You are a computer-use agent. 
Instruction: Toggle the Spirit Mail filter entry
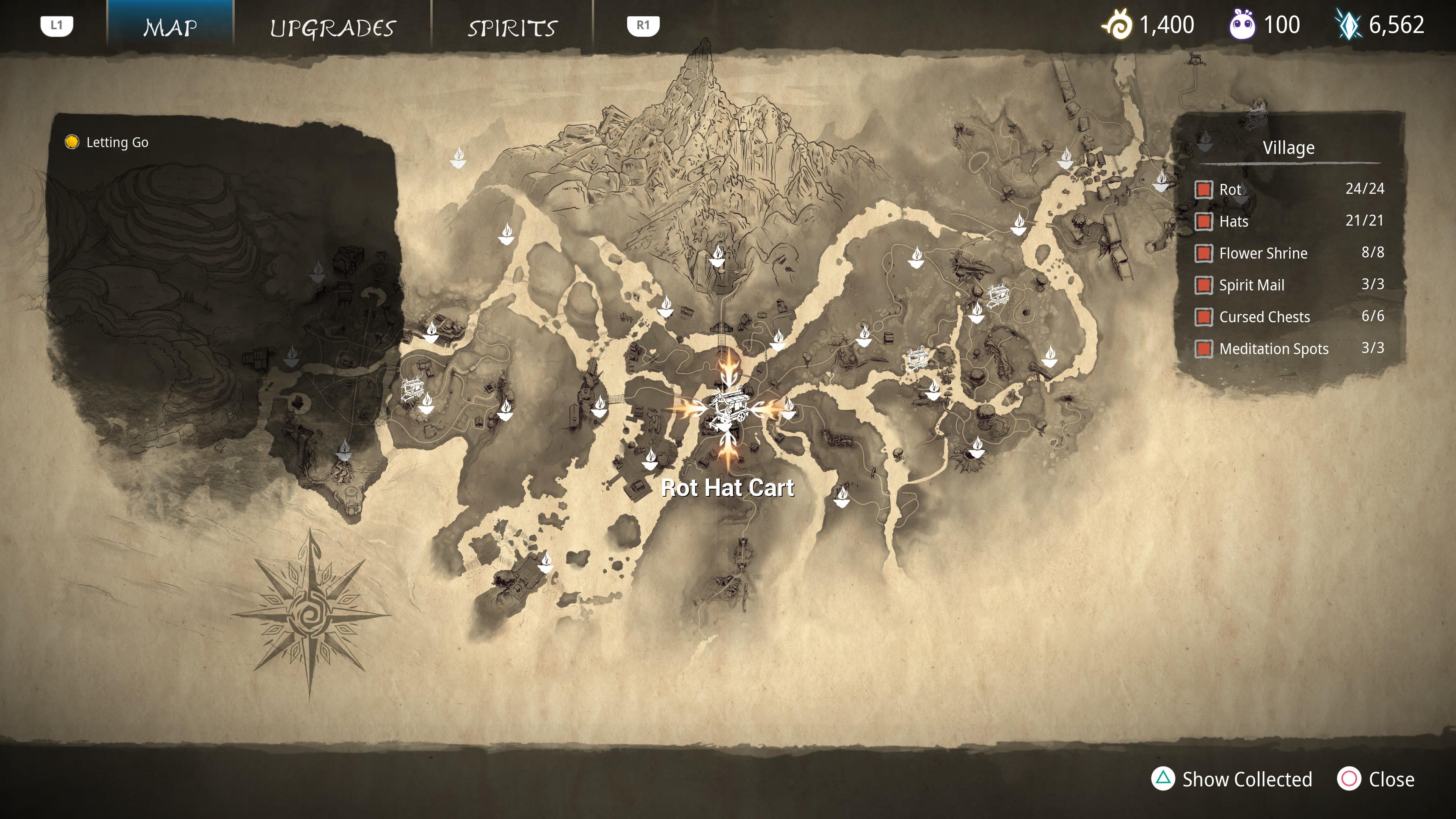click(x=1203, y=285)
